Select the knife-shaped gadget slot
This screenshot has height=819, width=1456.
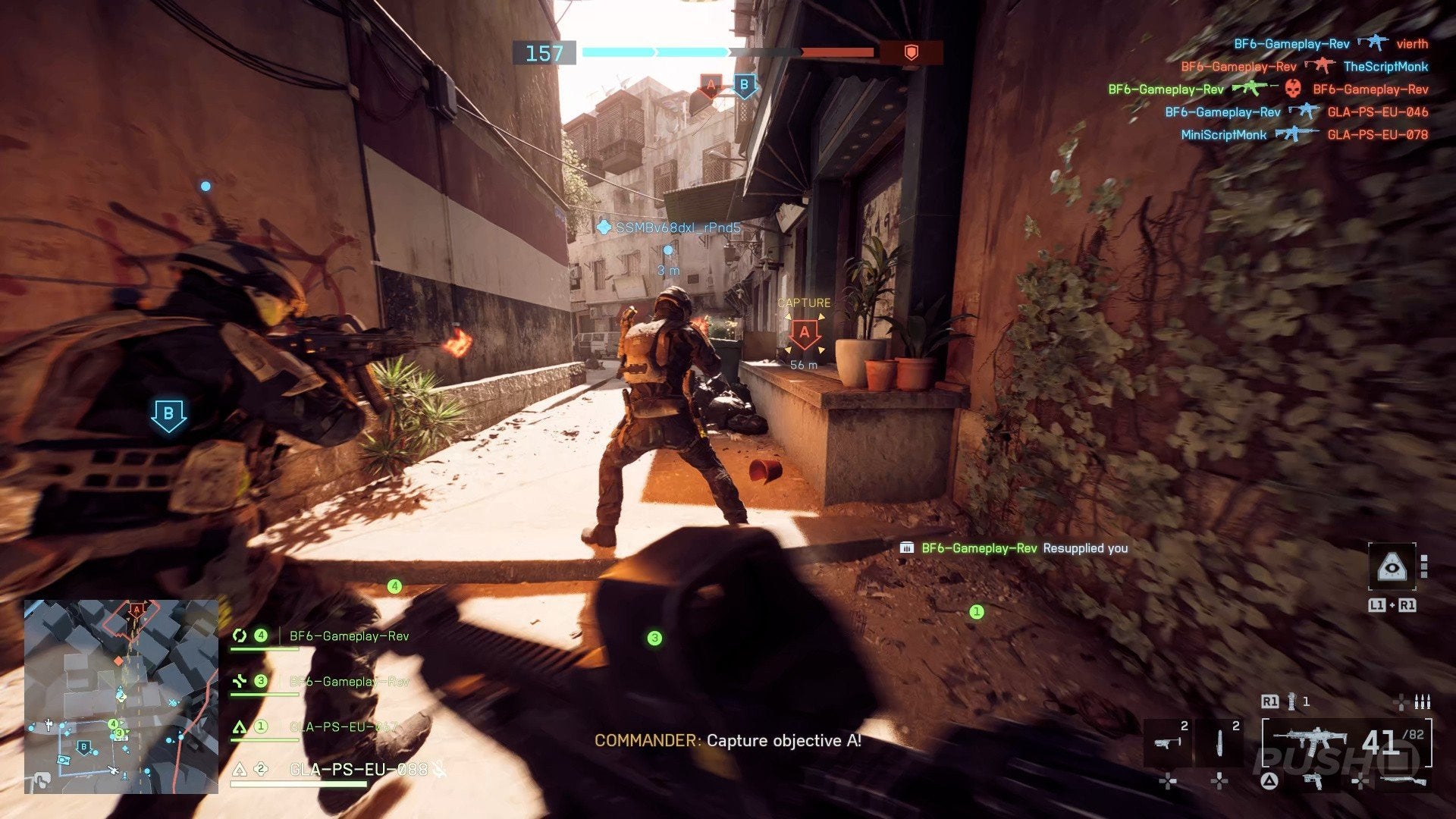click(1219, 742)
